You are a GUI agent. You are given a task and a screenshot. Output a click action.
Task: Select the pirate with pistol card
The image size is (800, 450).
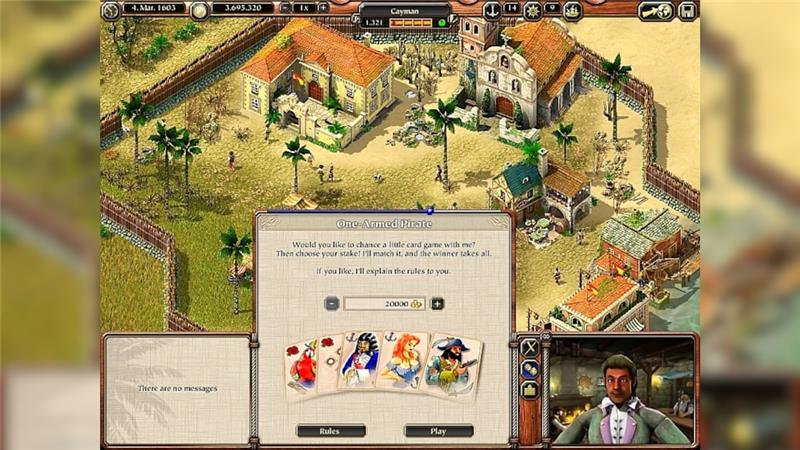coord(450,366)
